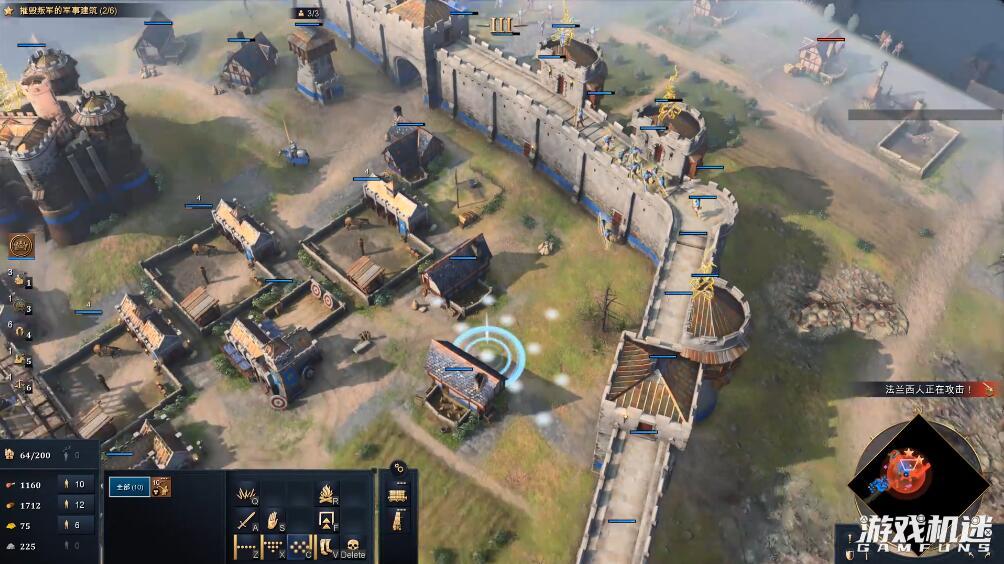Select the 全部 (10) all-units group tab

pyautogui.click(x=127, y=487)
